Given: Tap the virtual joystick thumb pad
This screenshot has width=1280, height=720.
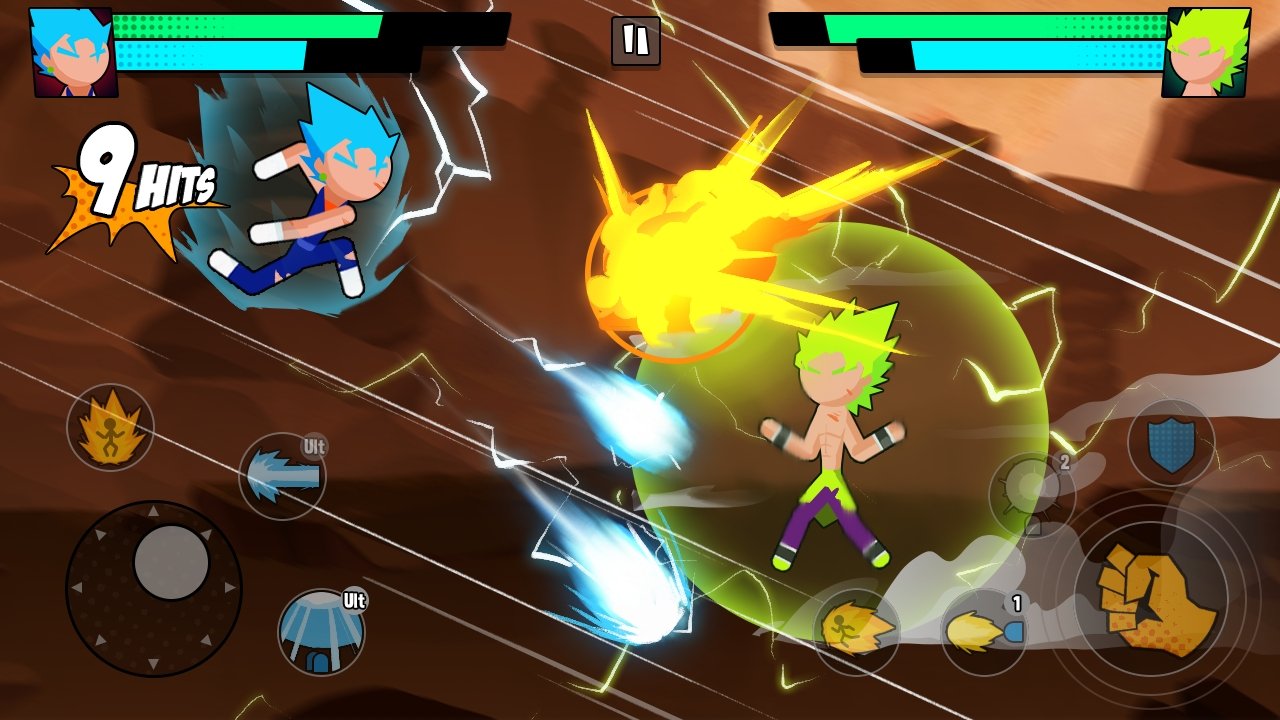Looking at the screenshot, I should (x=171, y=562).
